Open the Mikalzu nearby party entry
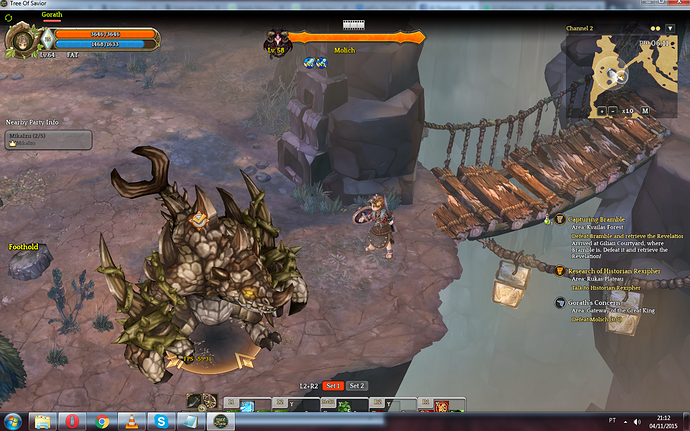690x431 pixels. (x=49, y=140)
